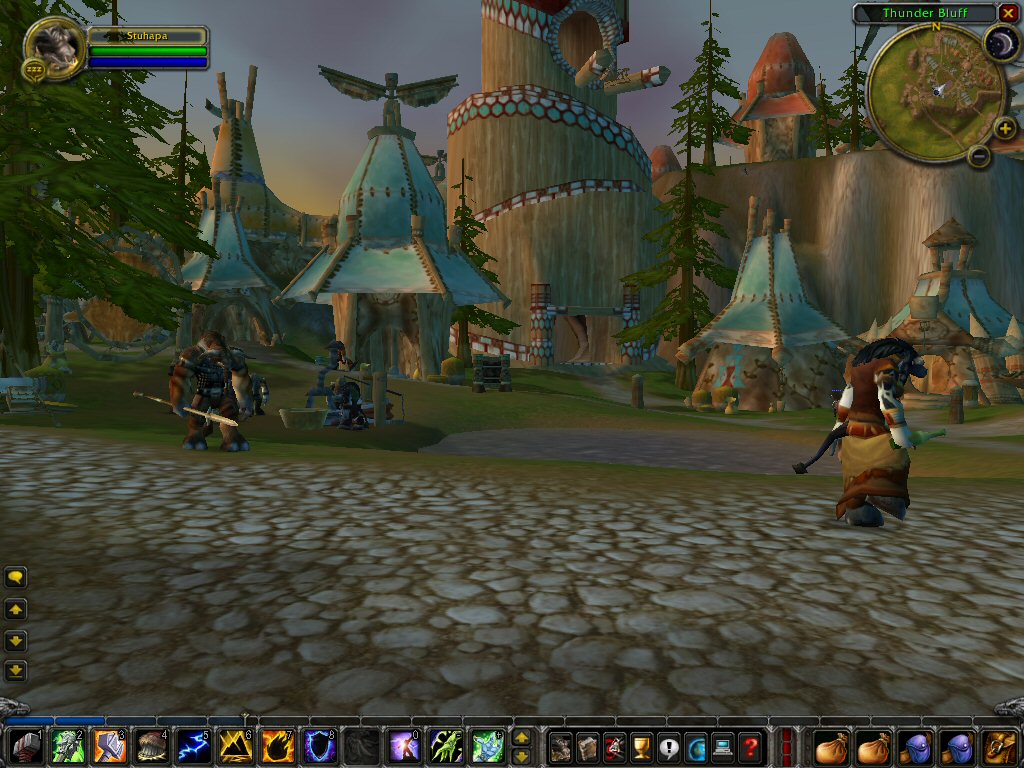Zoom out on the minimap
The height and width of the screenshot is (768, 1024).
coord(979,156)
